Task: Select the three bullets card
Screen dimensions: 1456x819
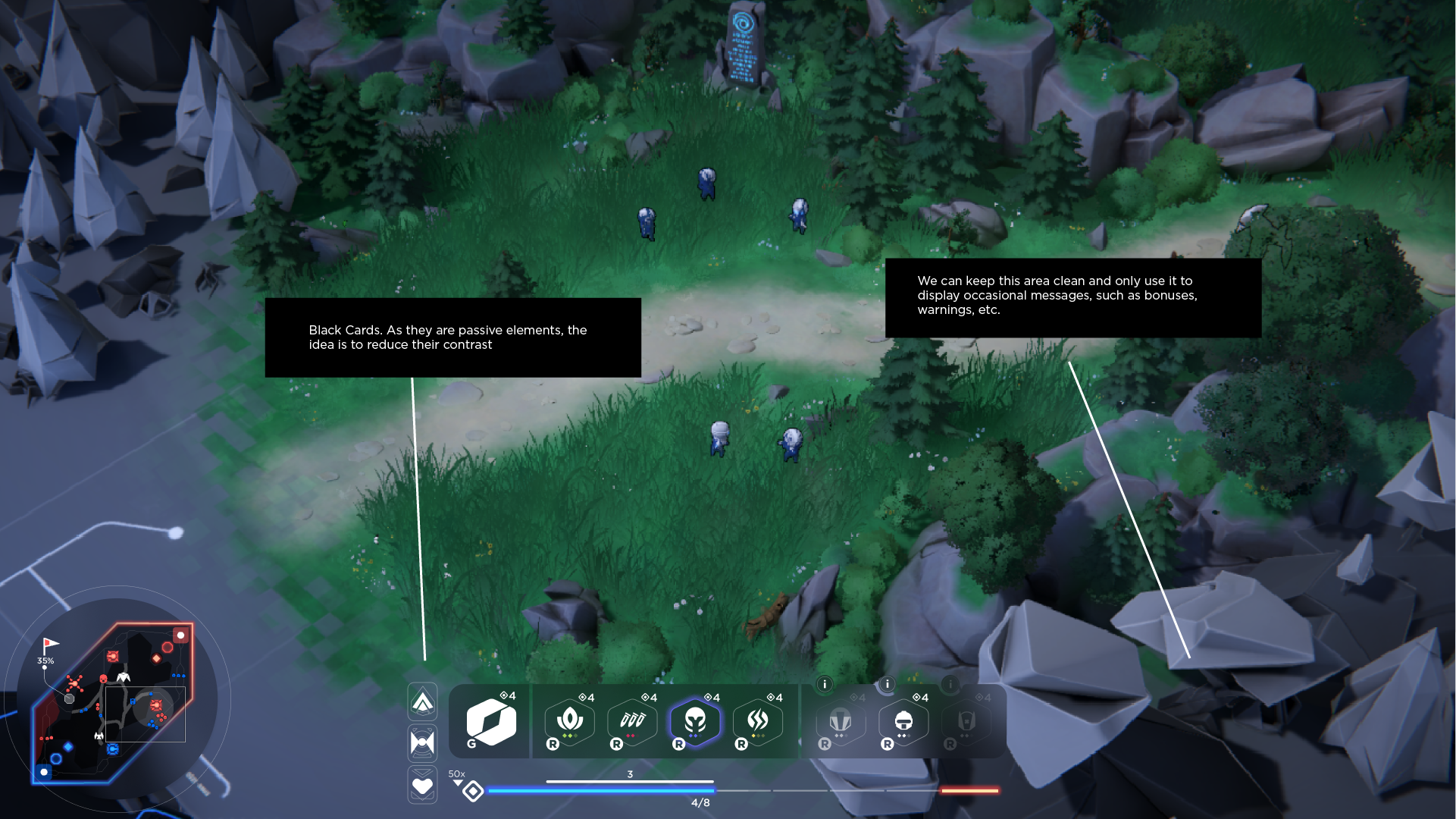Action: click(x=632, y=721)
